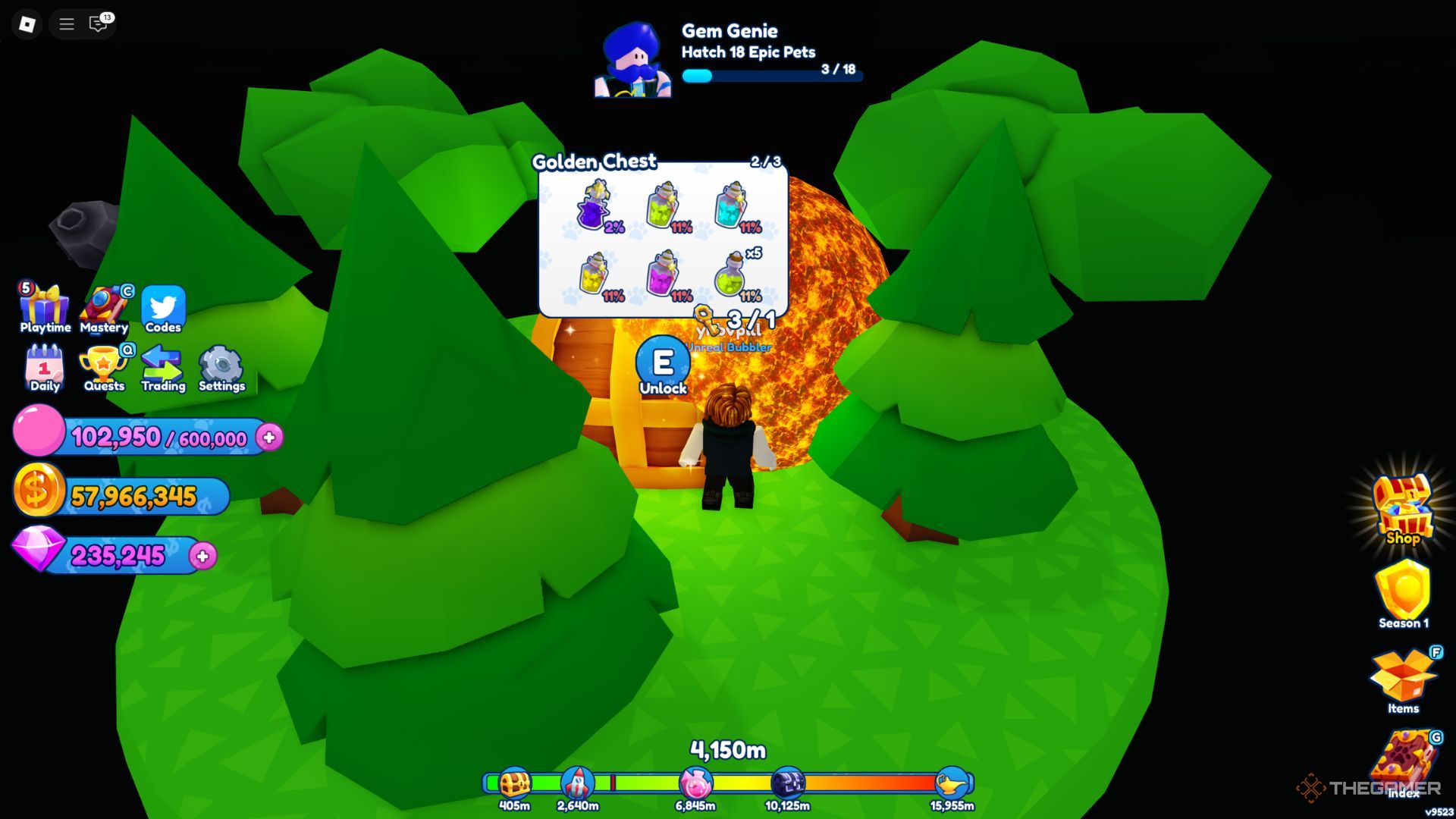Click the plus button beside gems

tap(202, 557)
